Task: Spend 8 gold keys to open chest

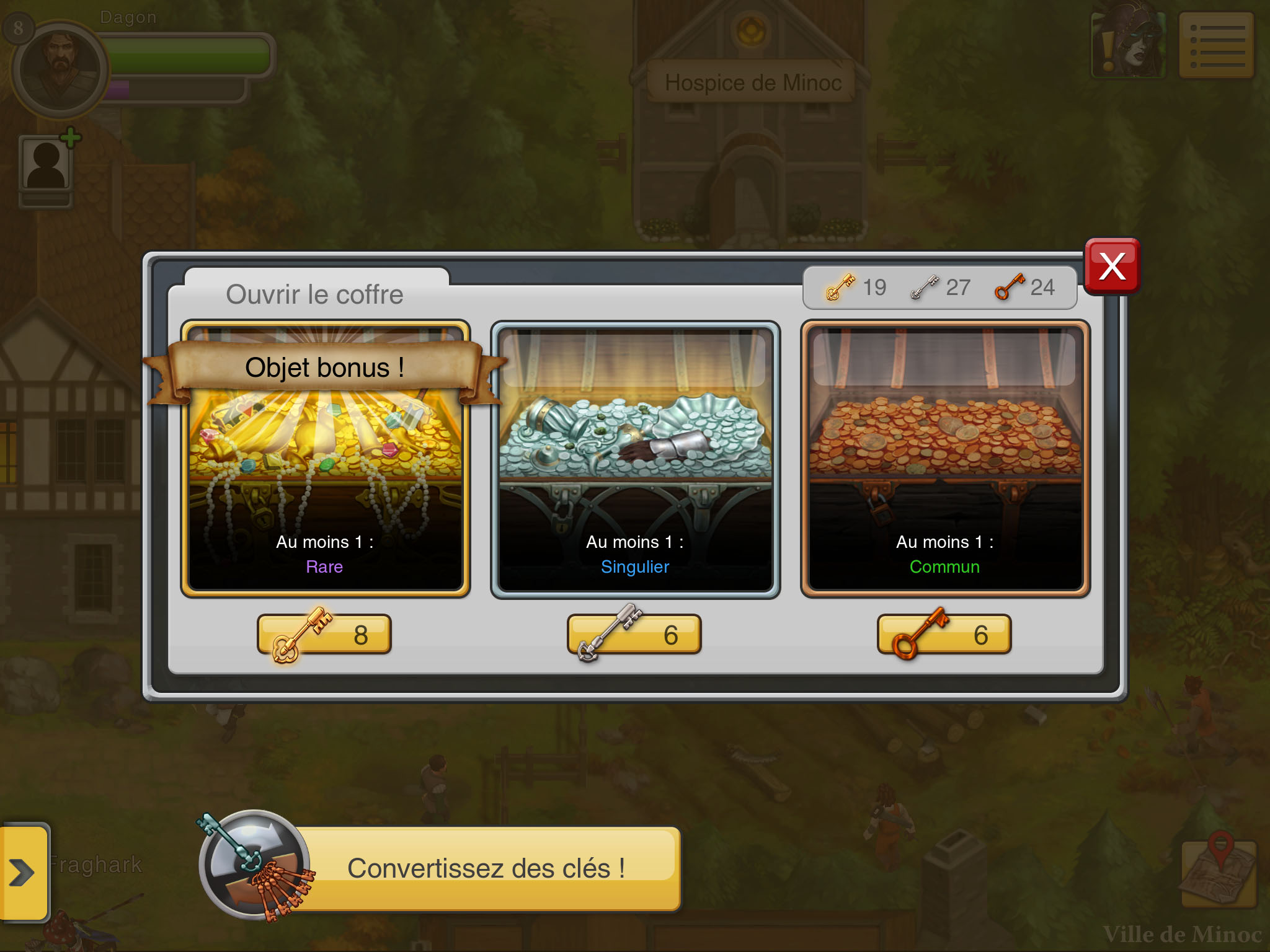Action: 325,634
